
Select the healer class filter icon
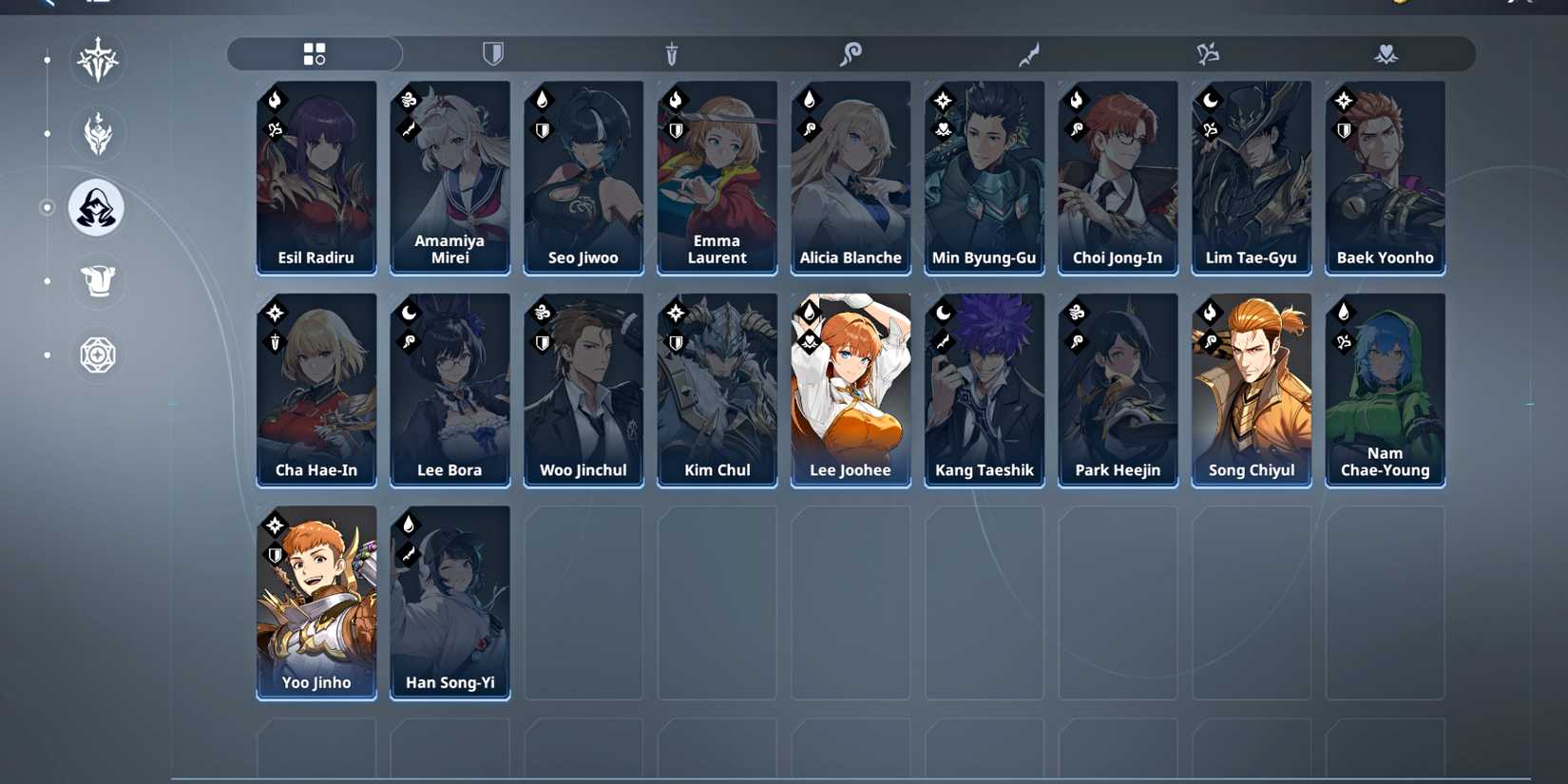(x=1386, y=54)
